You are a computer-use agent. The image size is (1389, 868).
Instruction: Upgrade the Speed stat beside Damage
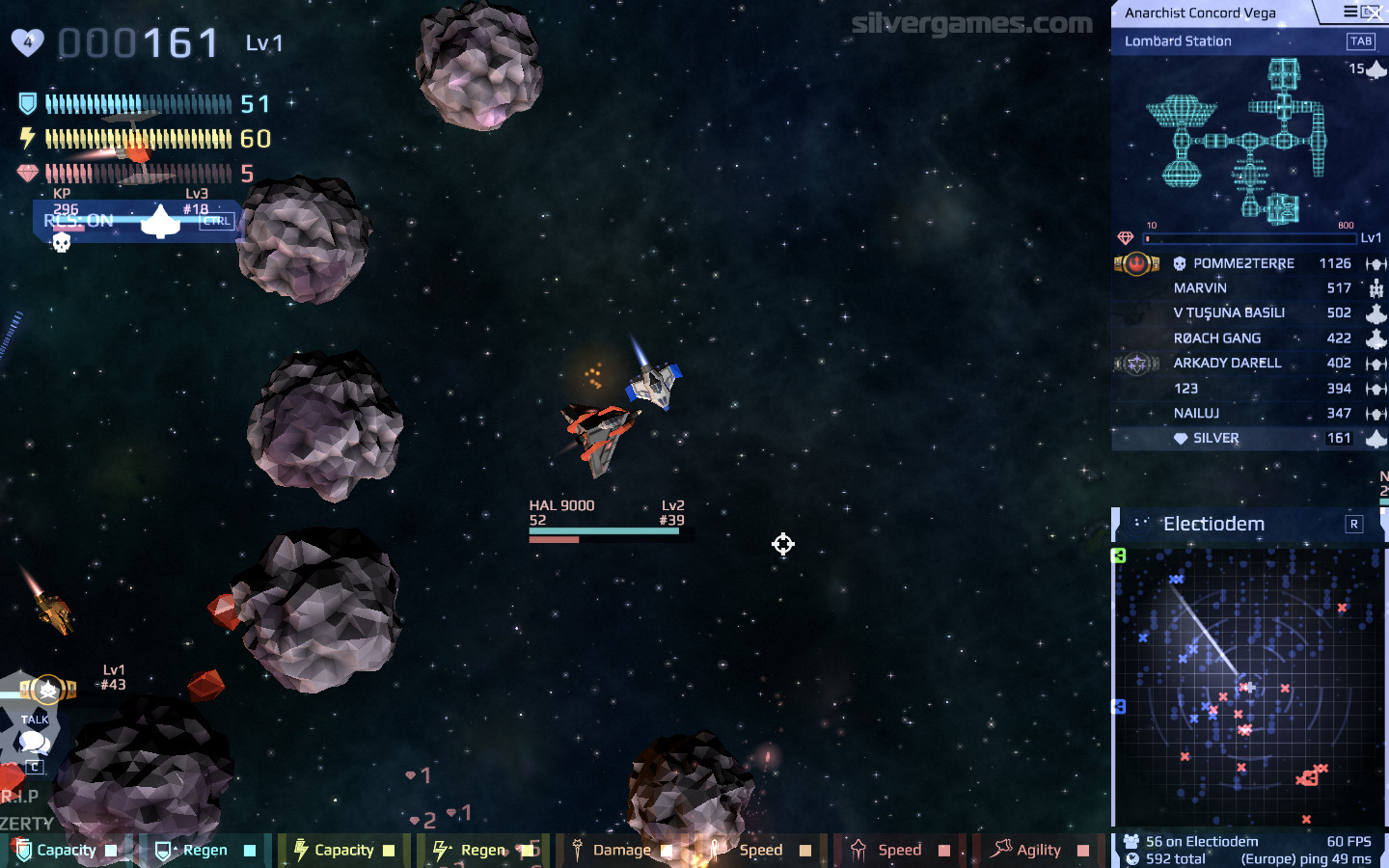click(760, 850)
